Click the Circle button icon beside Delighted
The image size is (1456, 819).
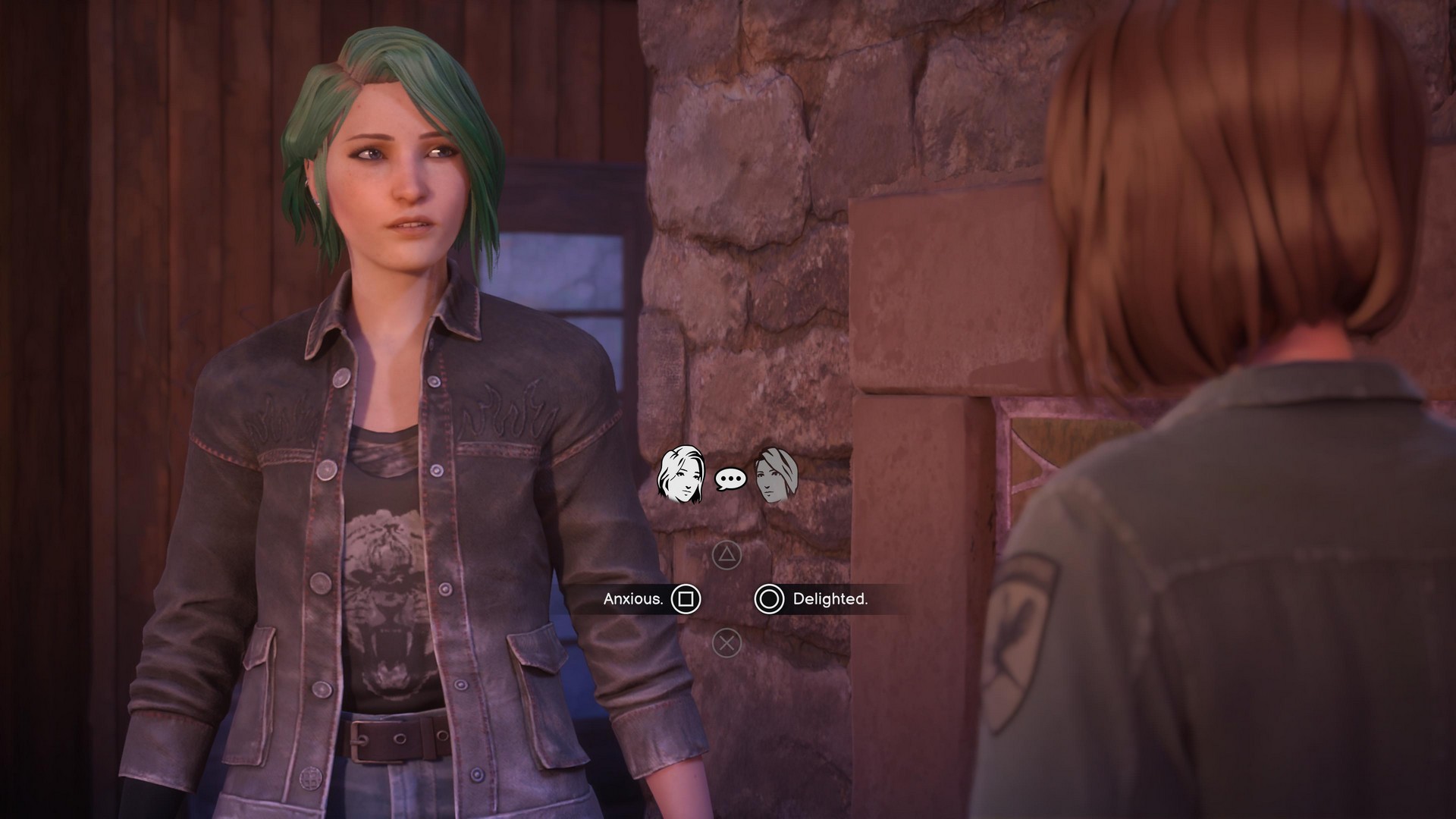click(x=770, y=600)
